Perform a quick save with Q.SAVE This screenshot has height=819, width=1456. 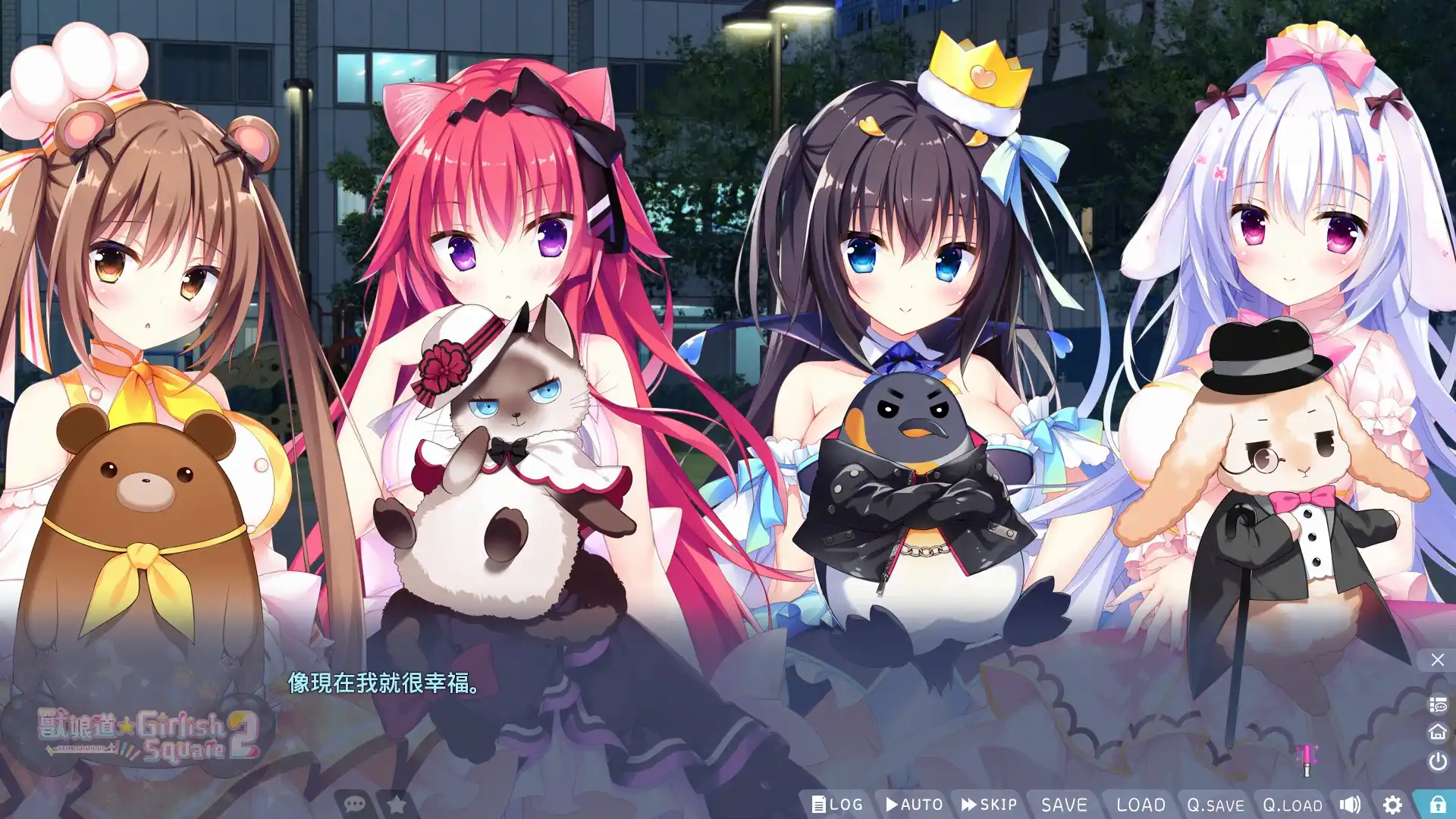point(1215,805)
